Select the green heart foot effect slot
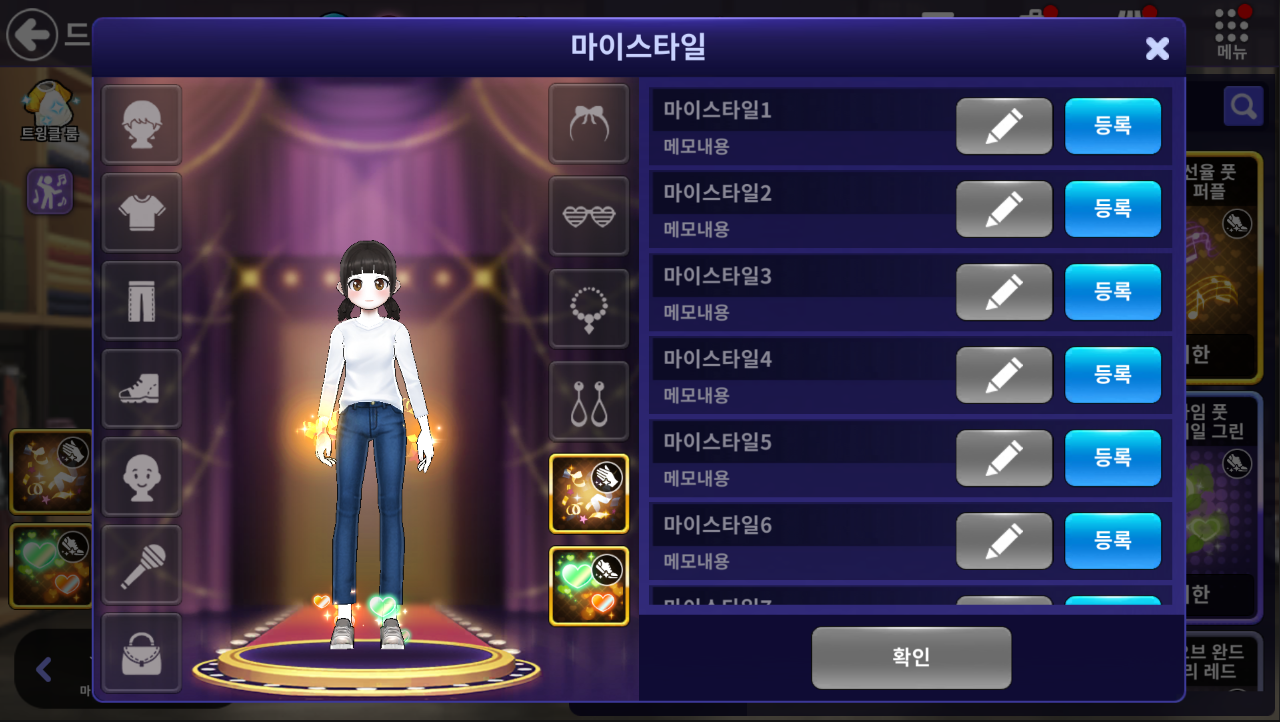 click(589, 586)
